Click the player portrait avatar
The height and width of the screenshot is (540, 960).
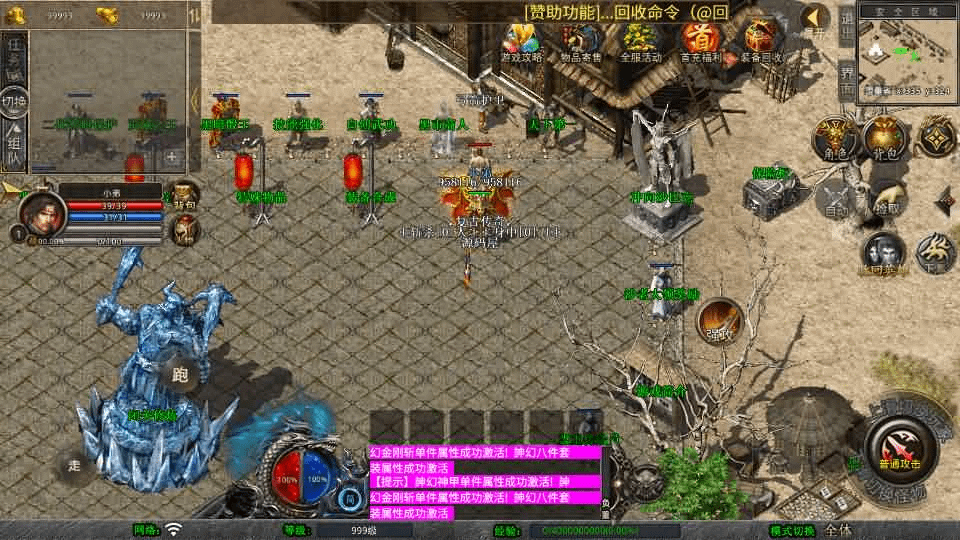[x=39, y=213]
